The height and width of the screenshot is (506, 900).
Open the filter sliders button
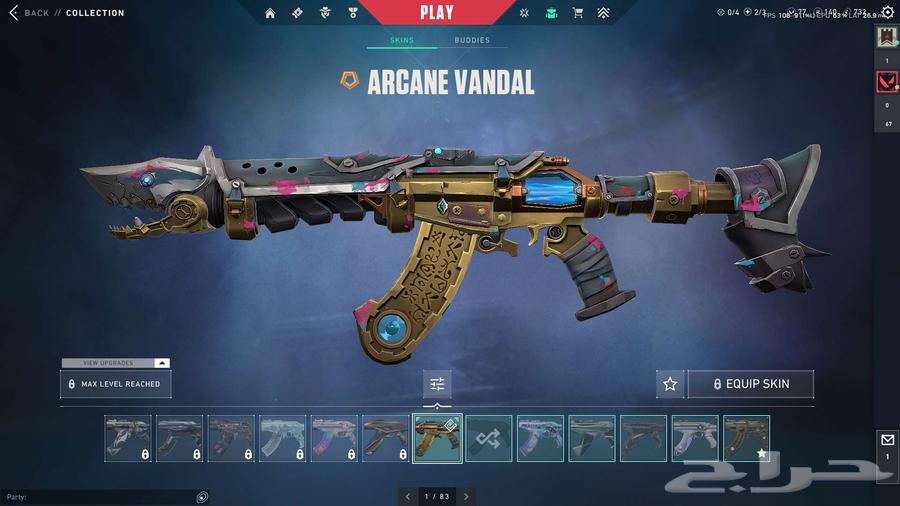tap(437, 384)
